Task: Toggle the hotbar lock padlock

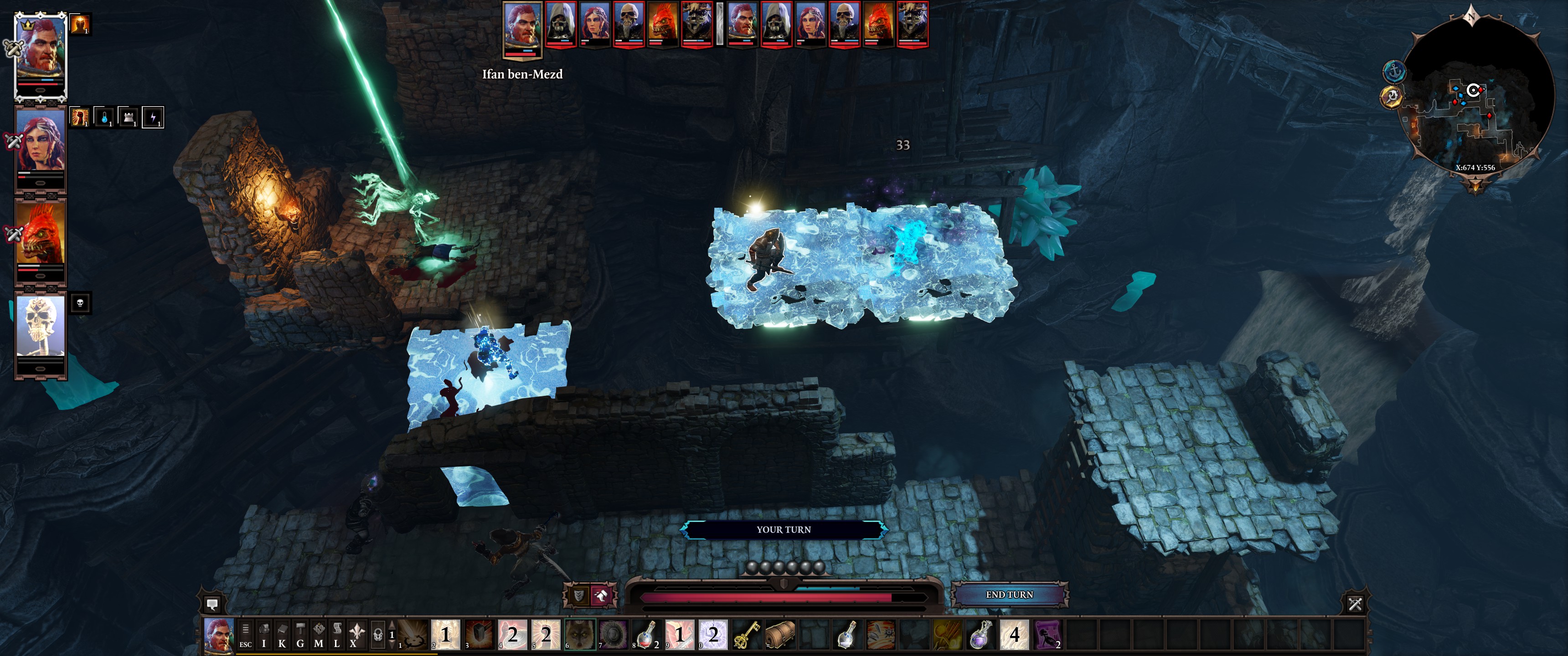Action: pyautogui.click(x=378, y=635)
